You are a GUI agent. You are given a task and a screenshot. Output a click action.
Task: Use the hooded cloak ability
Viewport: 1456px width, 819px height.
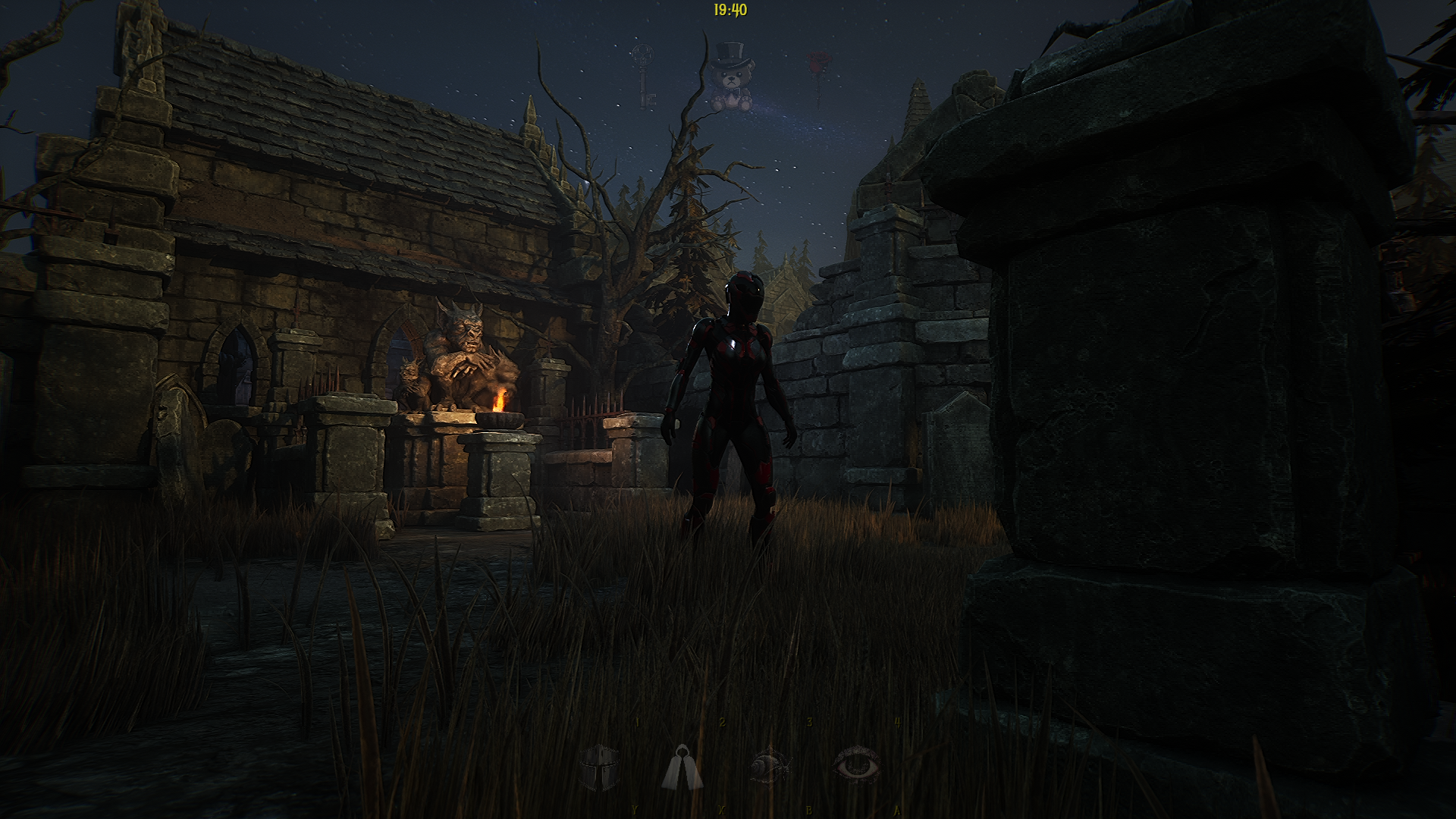682,767
